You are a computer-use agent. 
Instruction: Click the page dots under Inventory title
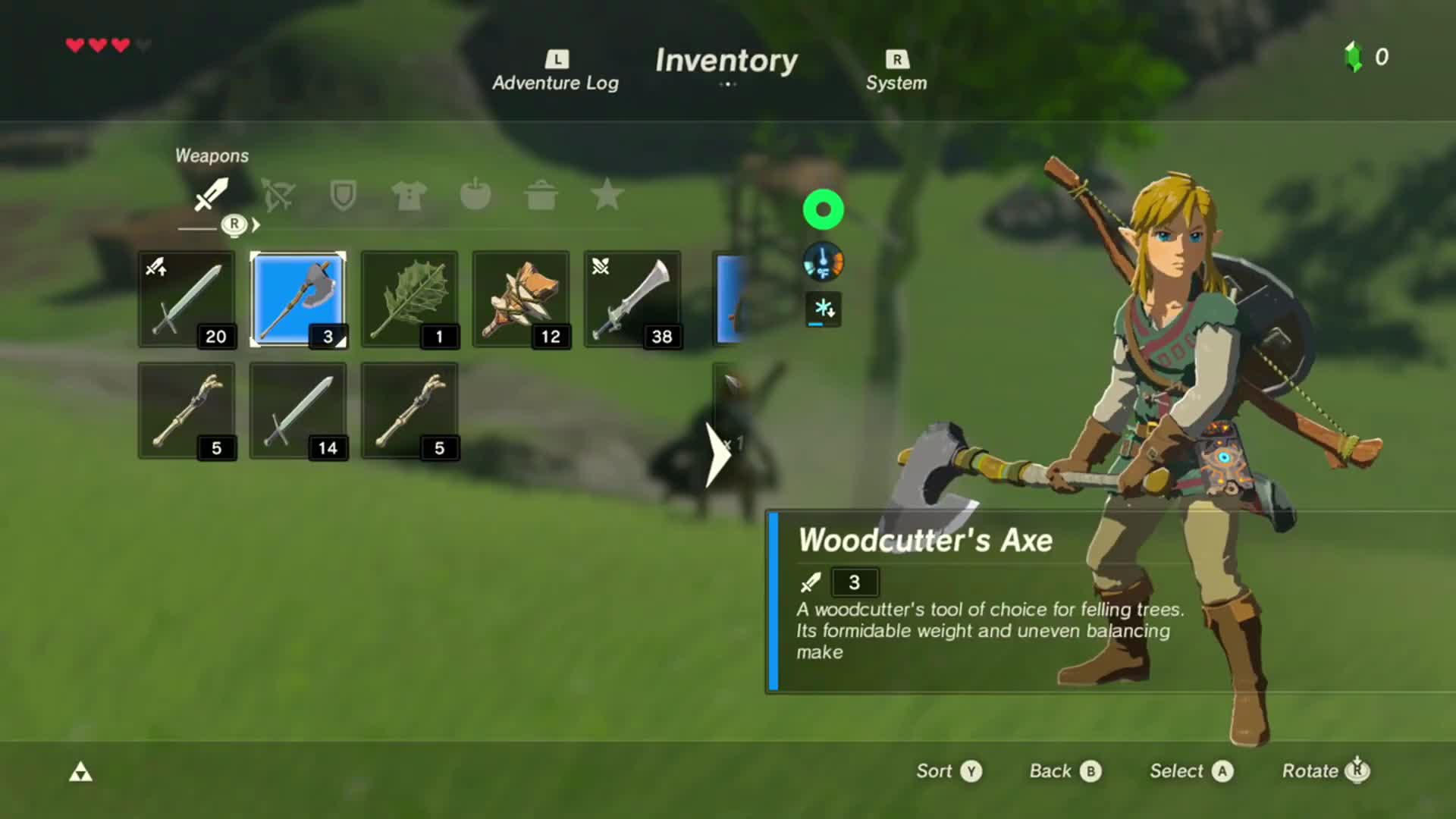coord(727,85)
